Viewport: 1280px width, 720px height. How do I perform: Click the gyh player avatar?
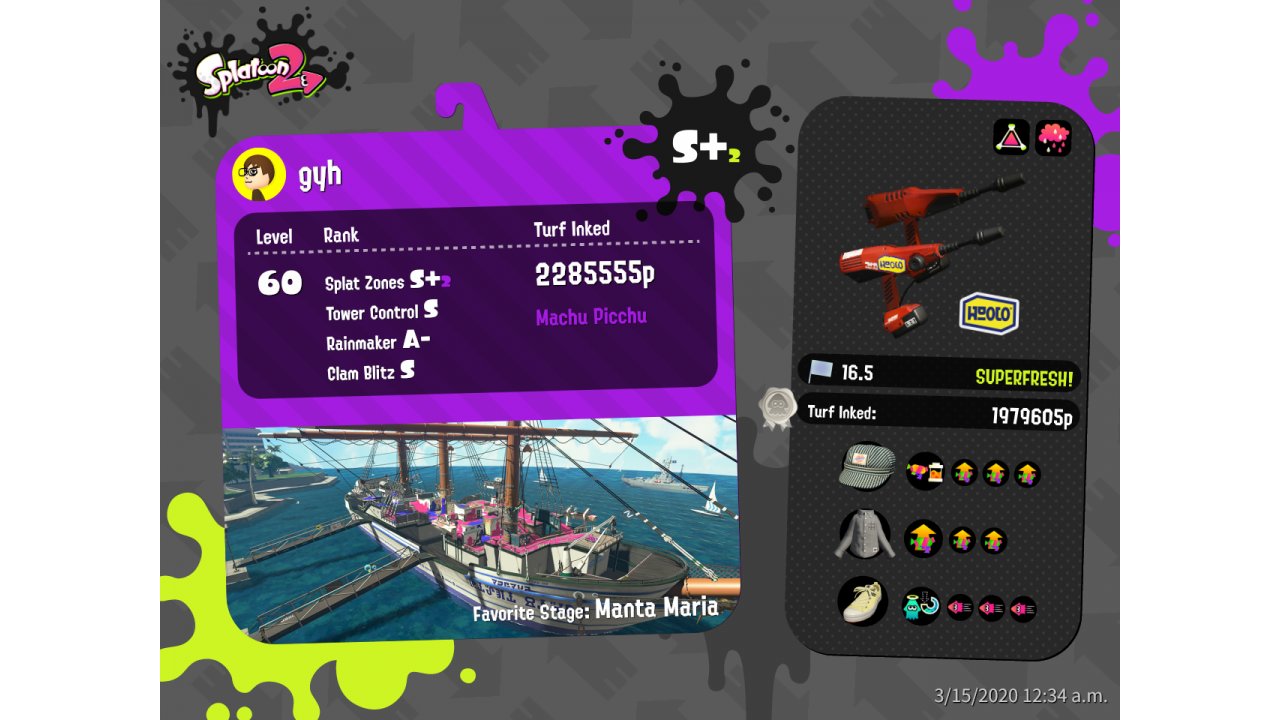[x=259, y=176]
